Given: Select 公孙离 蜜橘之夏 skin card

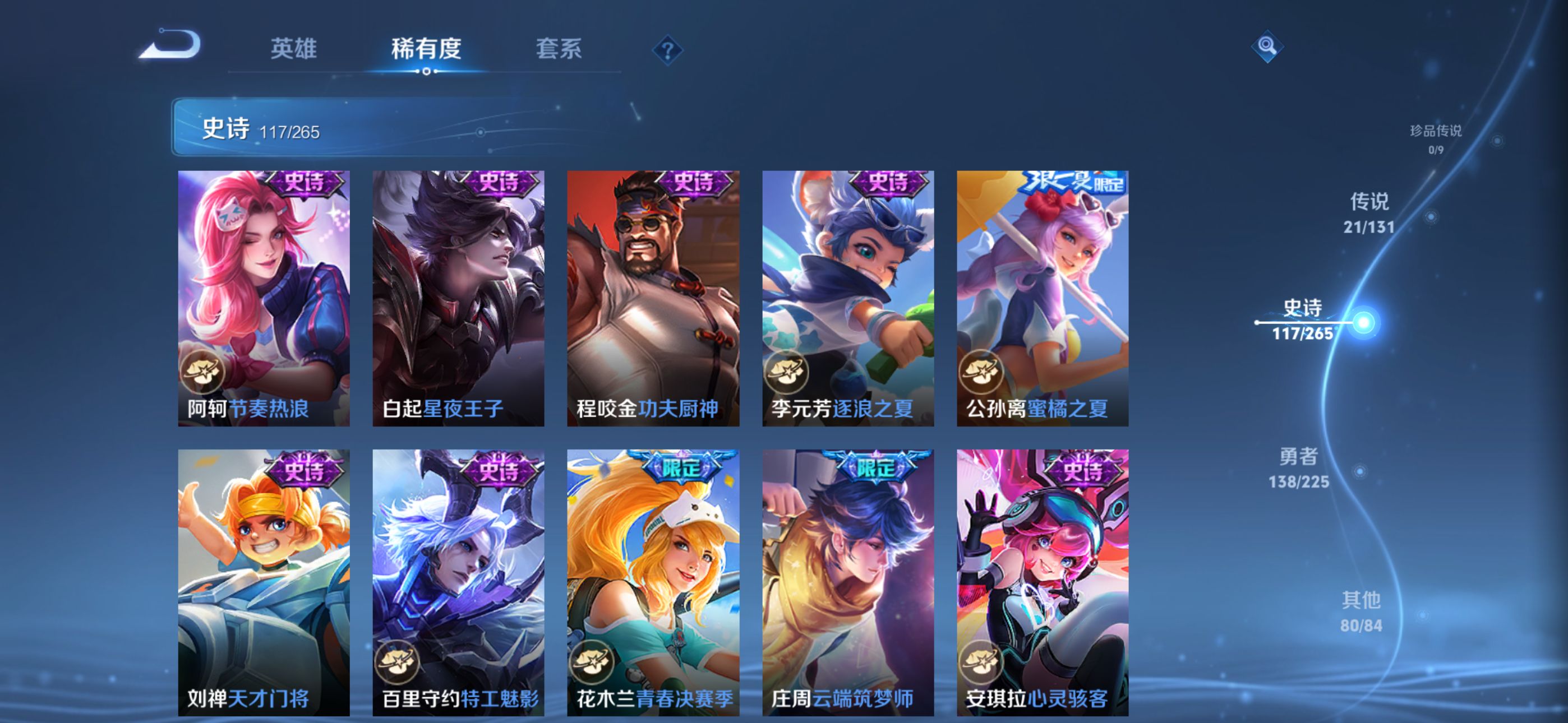Looking at the screenshot, I should click(x=1042, y=298).
